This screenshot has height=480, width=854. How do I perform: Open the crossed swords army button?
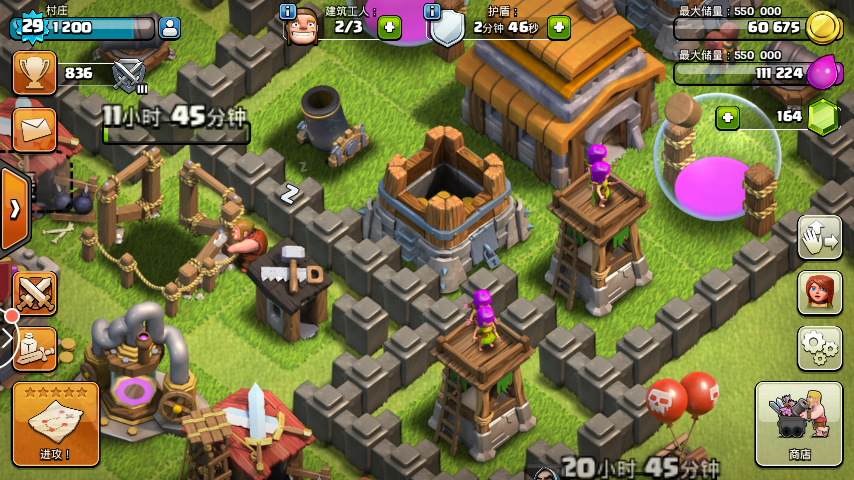tap(33, 293)
